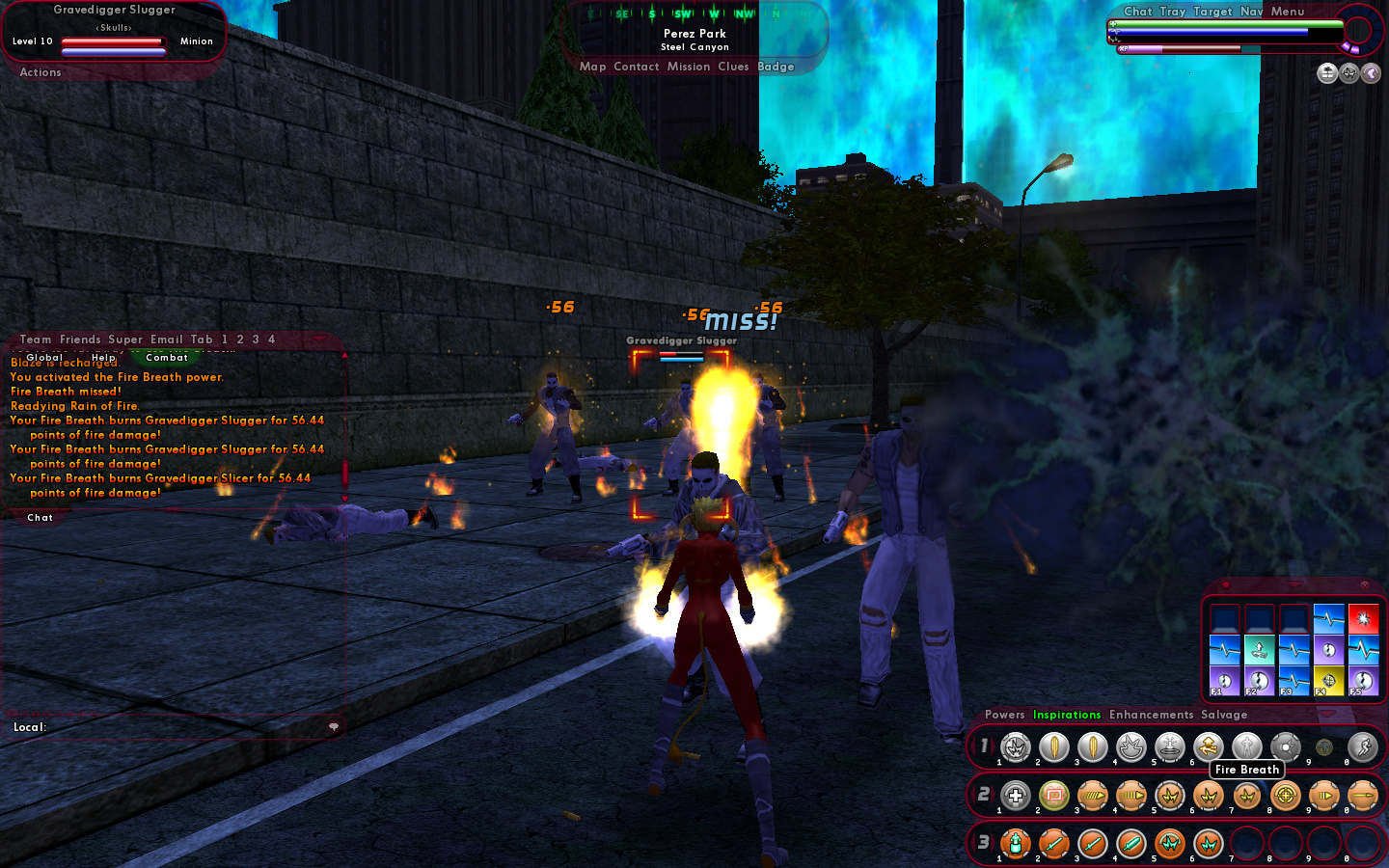This screenshot has width=1389, height=868.
Task: View the Badge list
Action: point(776,67)
